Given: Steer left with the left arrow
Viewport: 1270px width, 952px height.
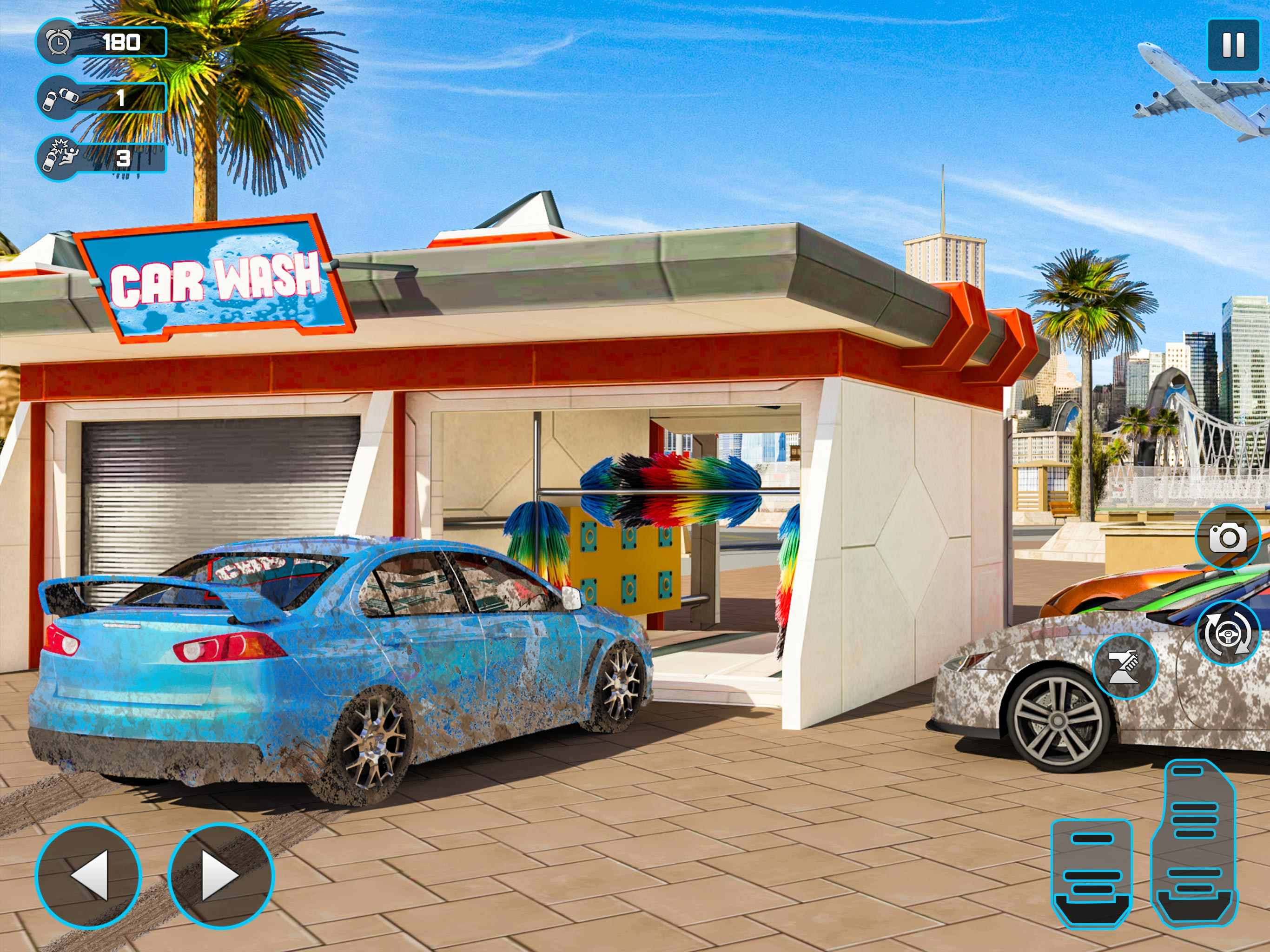Looking at the screenshot, I should tap(88, 875).
